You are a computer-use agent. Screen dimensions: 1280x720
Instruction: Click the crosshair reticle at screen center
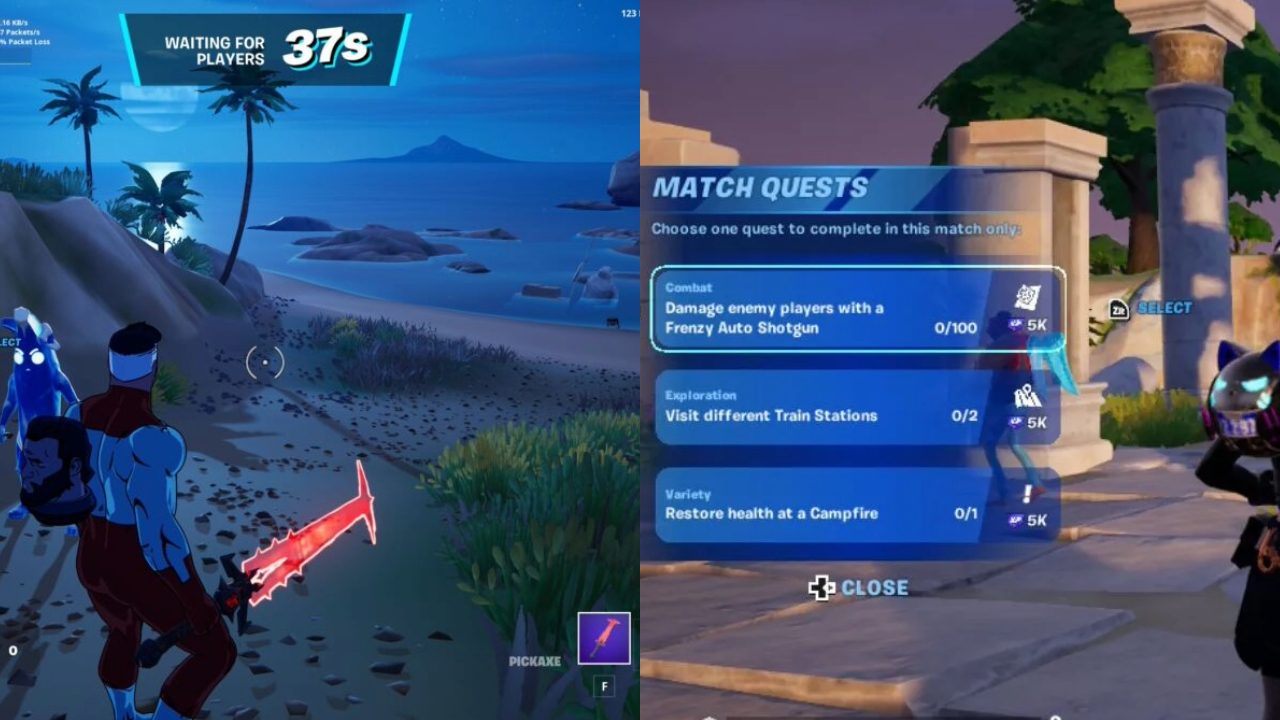[x=264, y=363]
